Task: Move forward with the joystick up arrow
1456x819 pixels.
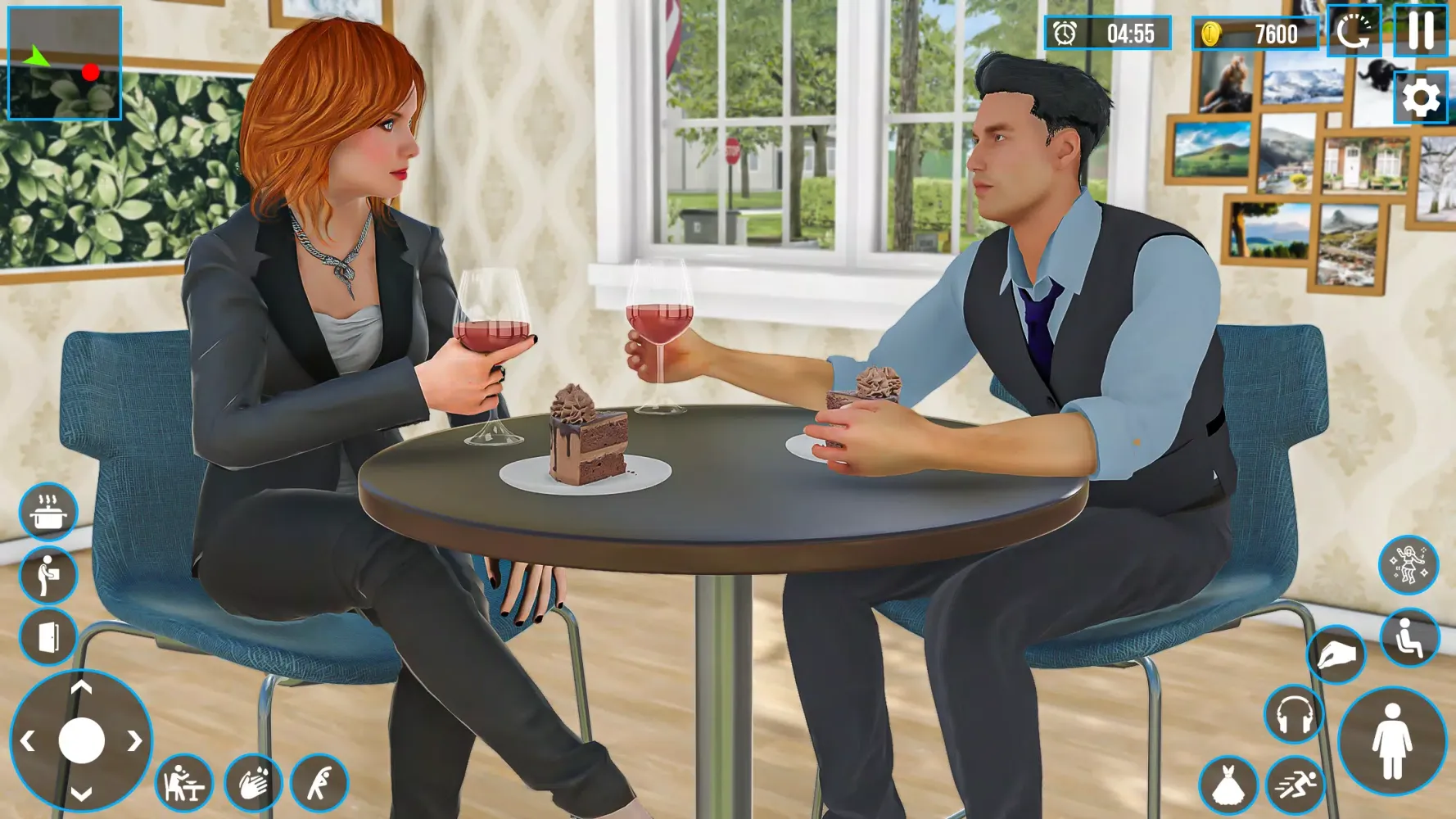Action: 81,688
